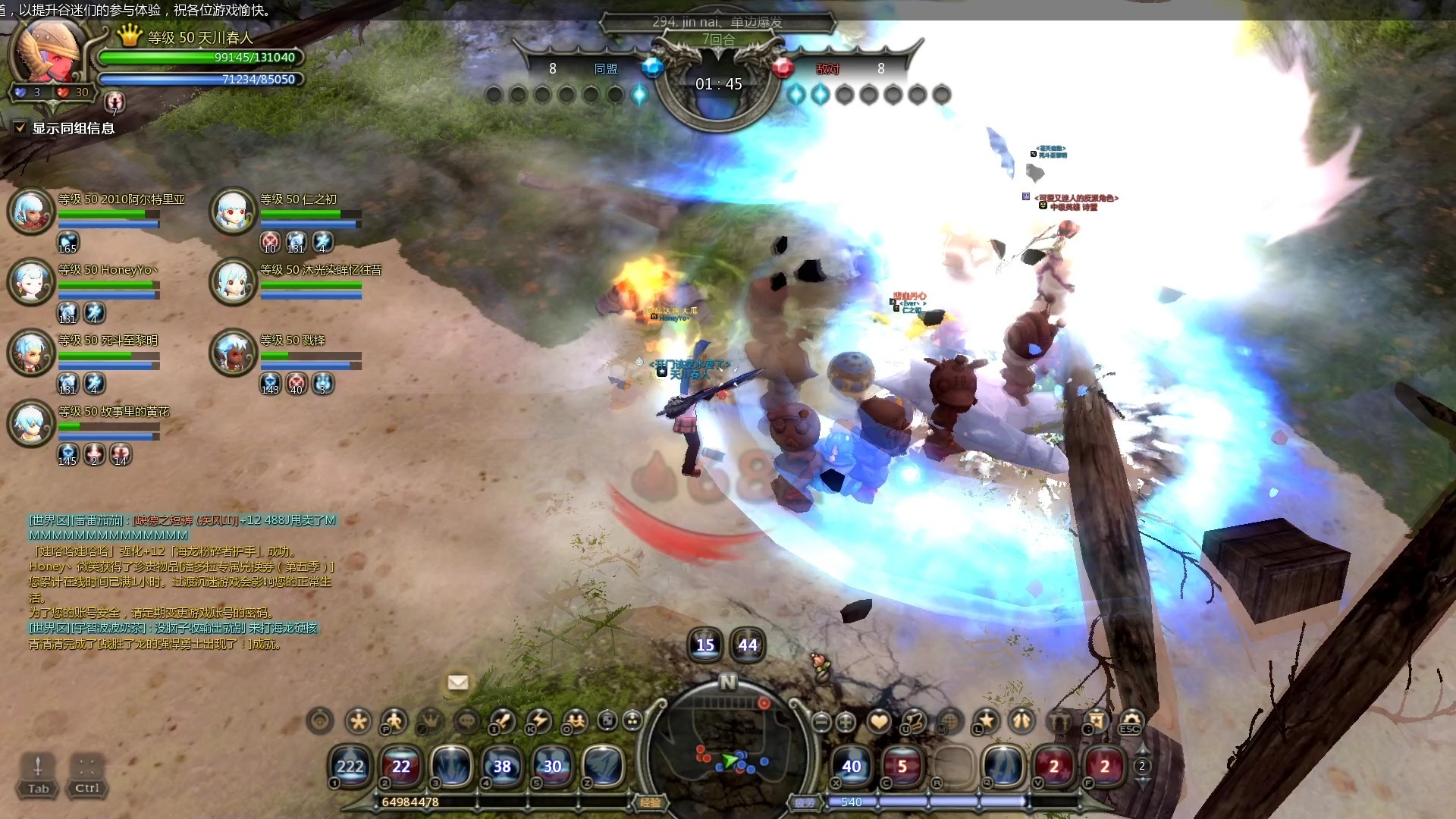The image size is (1456, 819).
Task: Use the hotbar skill showing cooldown 38
Action: pos(502,766)
